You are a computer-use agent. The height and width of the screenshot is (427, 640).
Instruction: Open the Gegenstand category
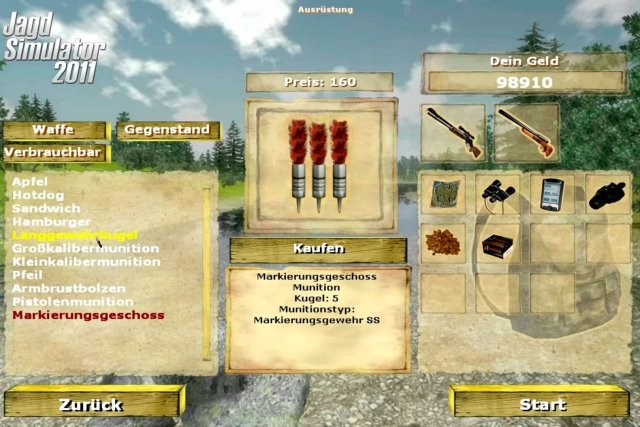click(x=167, y=130)
